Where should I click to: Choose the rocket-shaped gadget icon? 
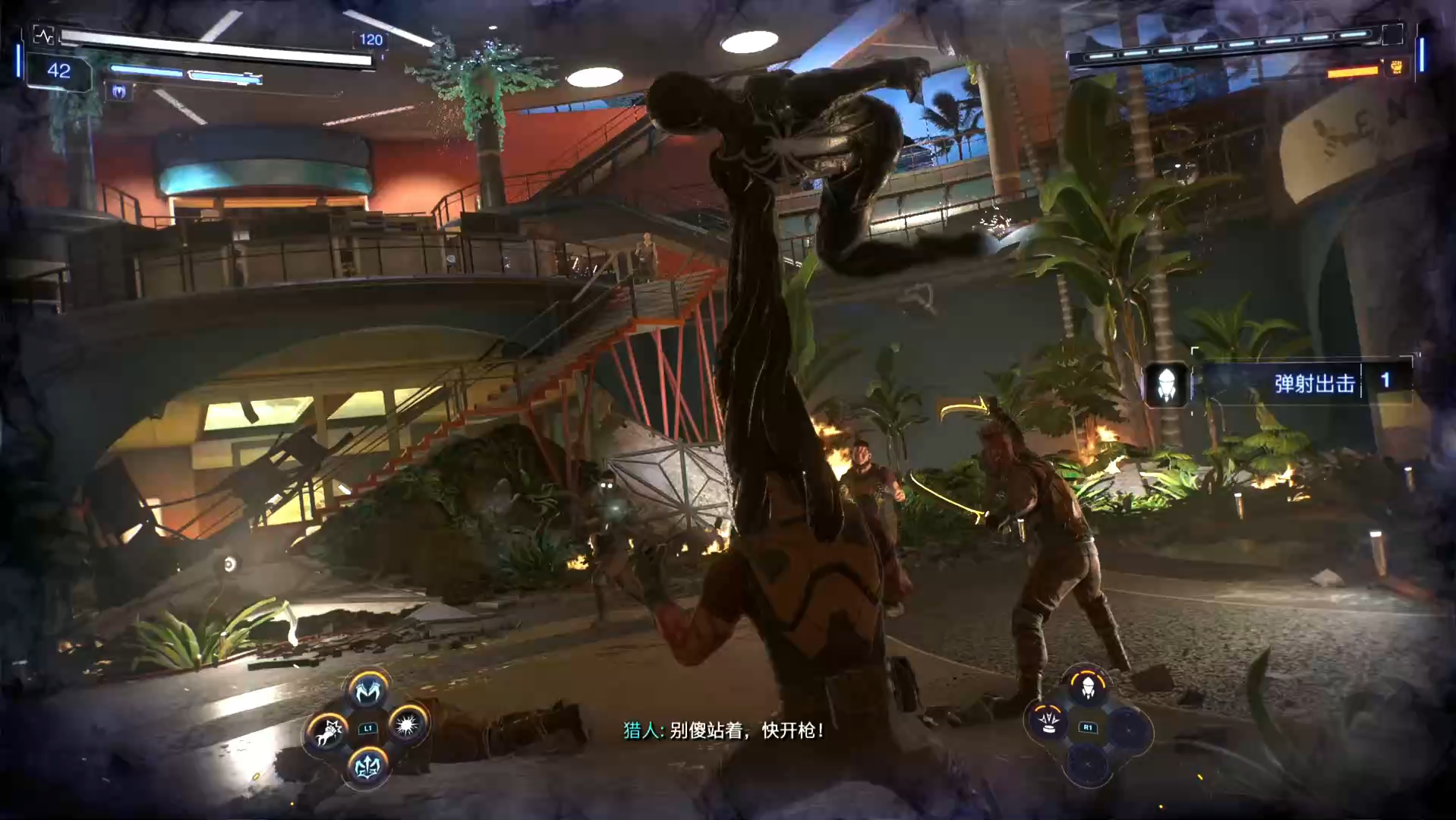[x=1087, y=687]
